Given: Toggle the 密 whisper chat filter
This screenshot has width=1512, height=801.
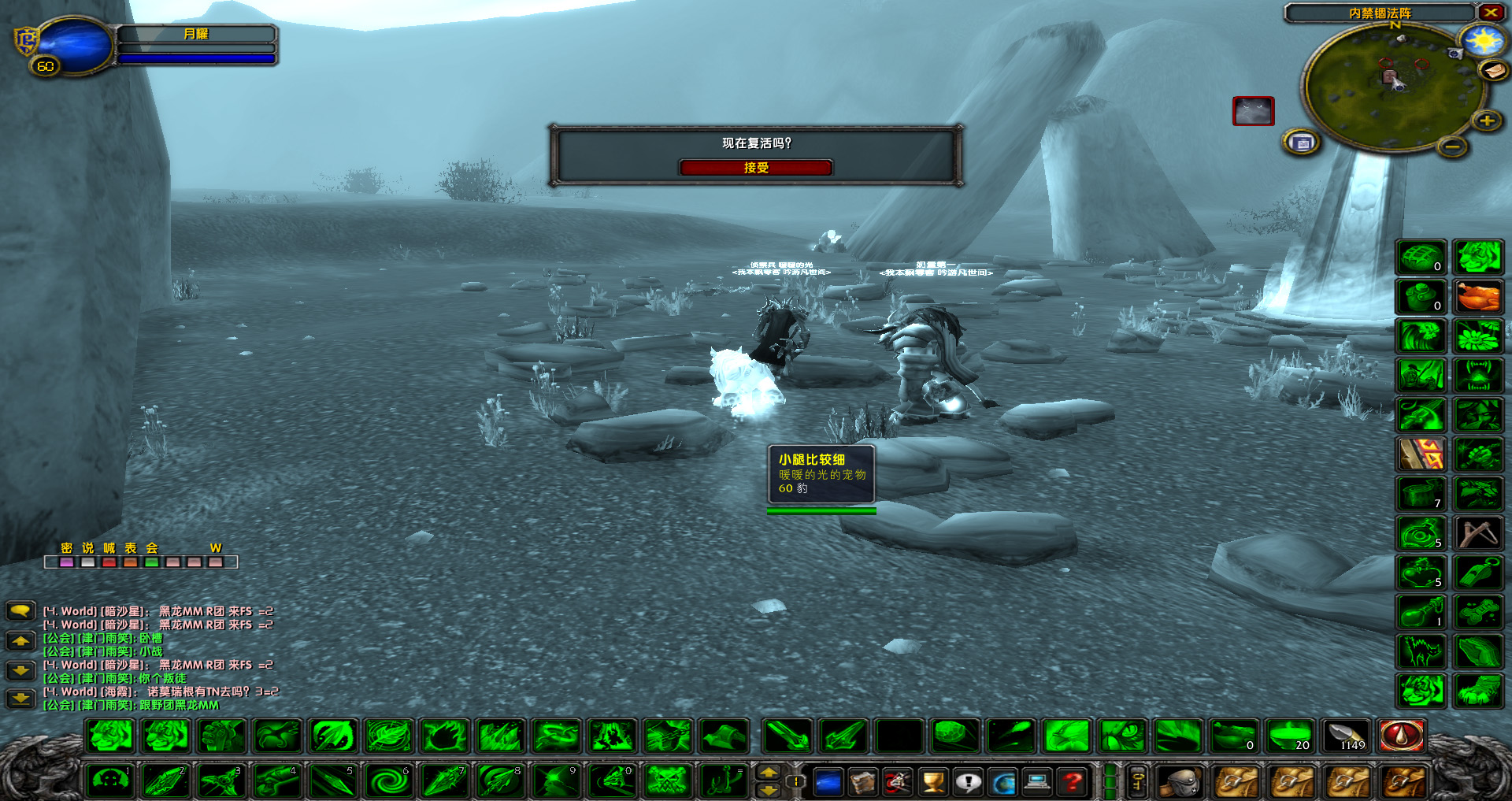Looking at the screenshot, I should point(66,548).
